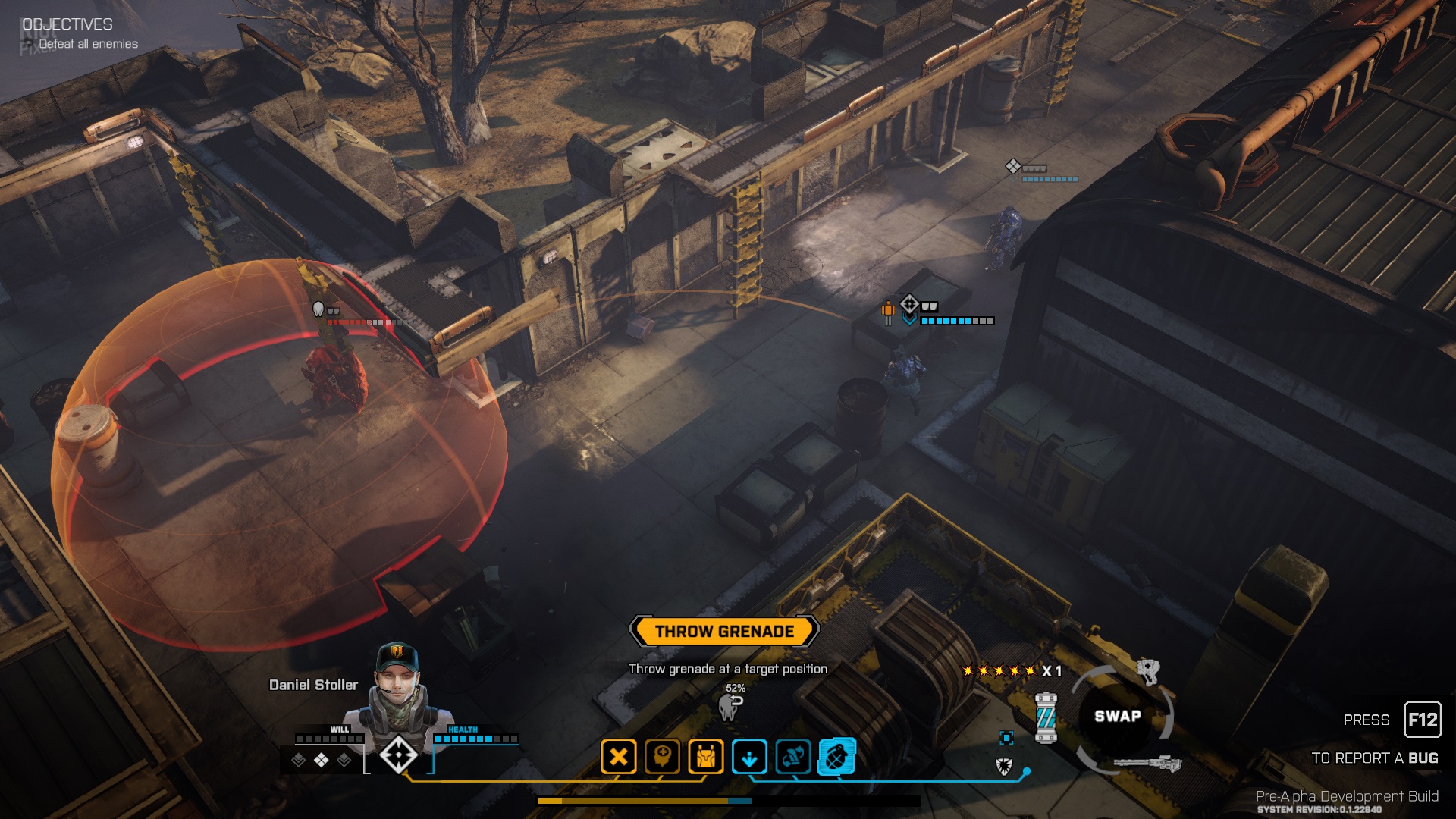Select the blue down-arrow ability
The height and width of the screenshot is (819, 1456).
pyautogui.click(x=749, y=757)
